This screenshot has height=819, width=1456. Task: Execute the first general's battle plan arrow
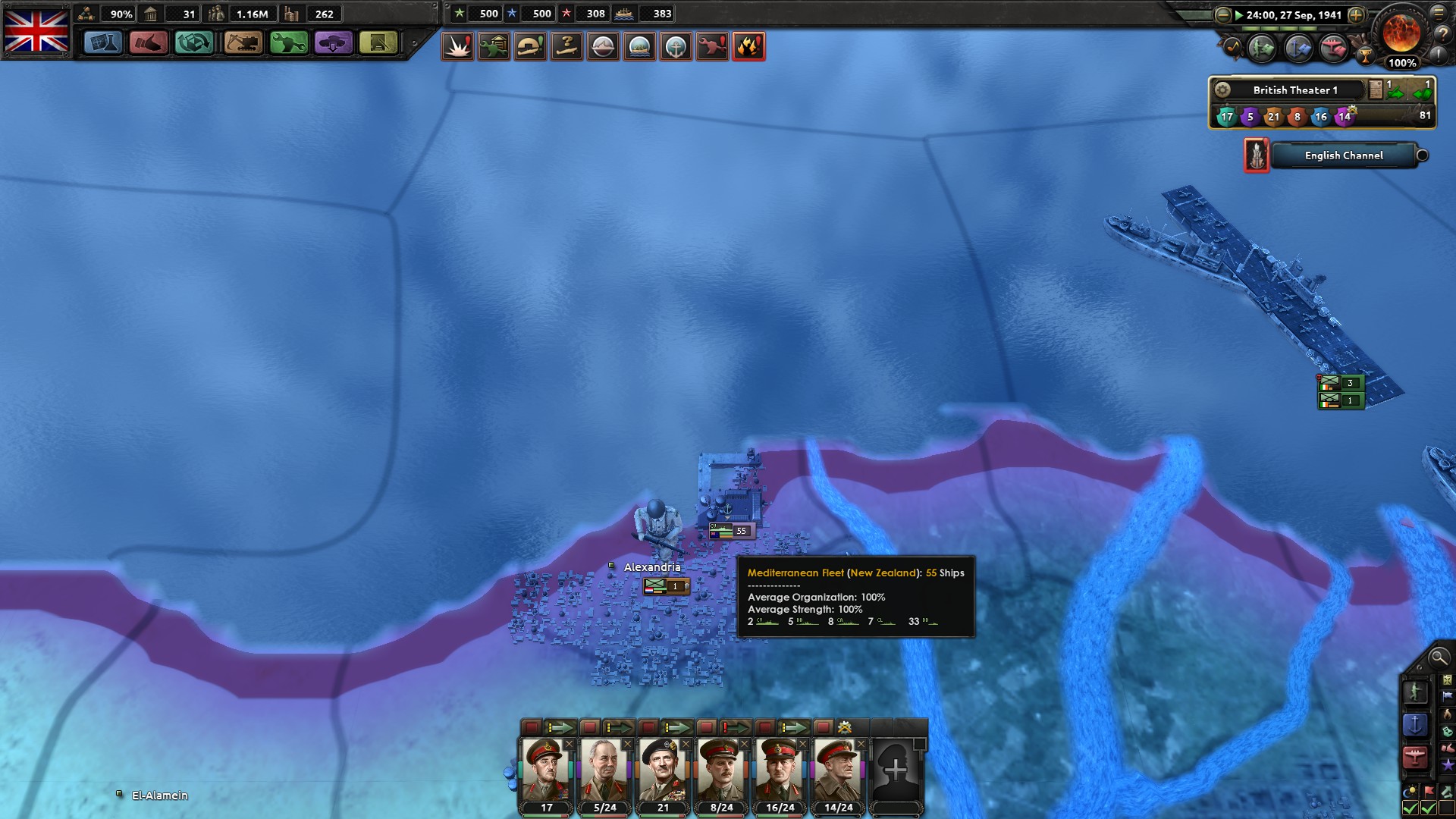click(x=561, y=726)
